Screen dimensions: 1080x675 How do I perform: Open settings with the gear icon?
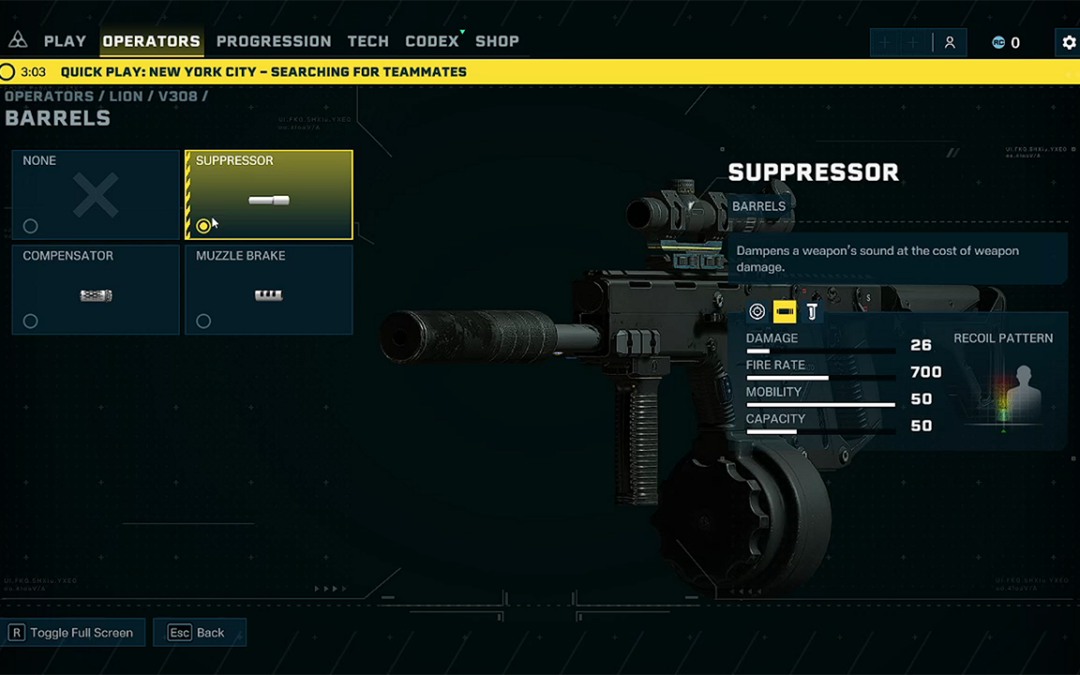[x=1068, y=43]
